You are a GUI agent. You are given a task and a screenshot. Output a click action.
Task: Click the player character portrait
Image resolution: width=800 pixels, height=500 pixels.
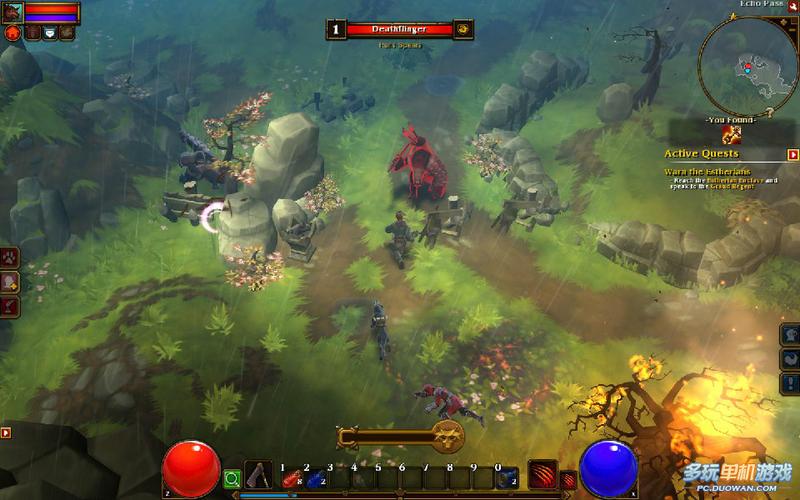pos(13,11)
